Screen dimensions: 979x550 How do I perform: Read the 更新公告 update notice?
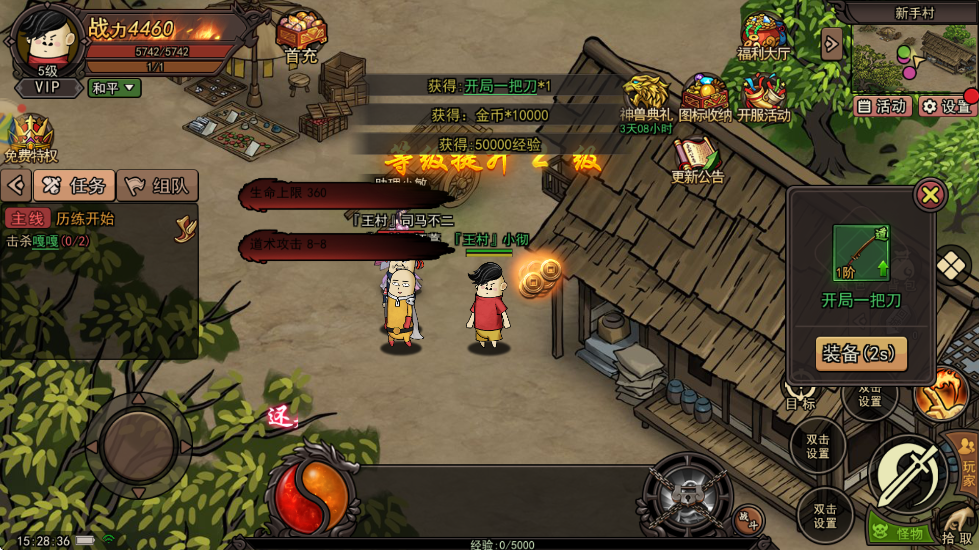point(697,158)
